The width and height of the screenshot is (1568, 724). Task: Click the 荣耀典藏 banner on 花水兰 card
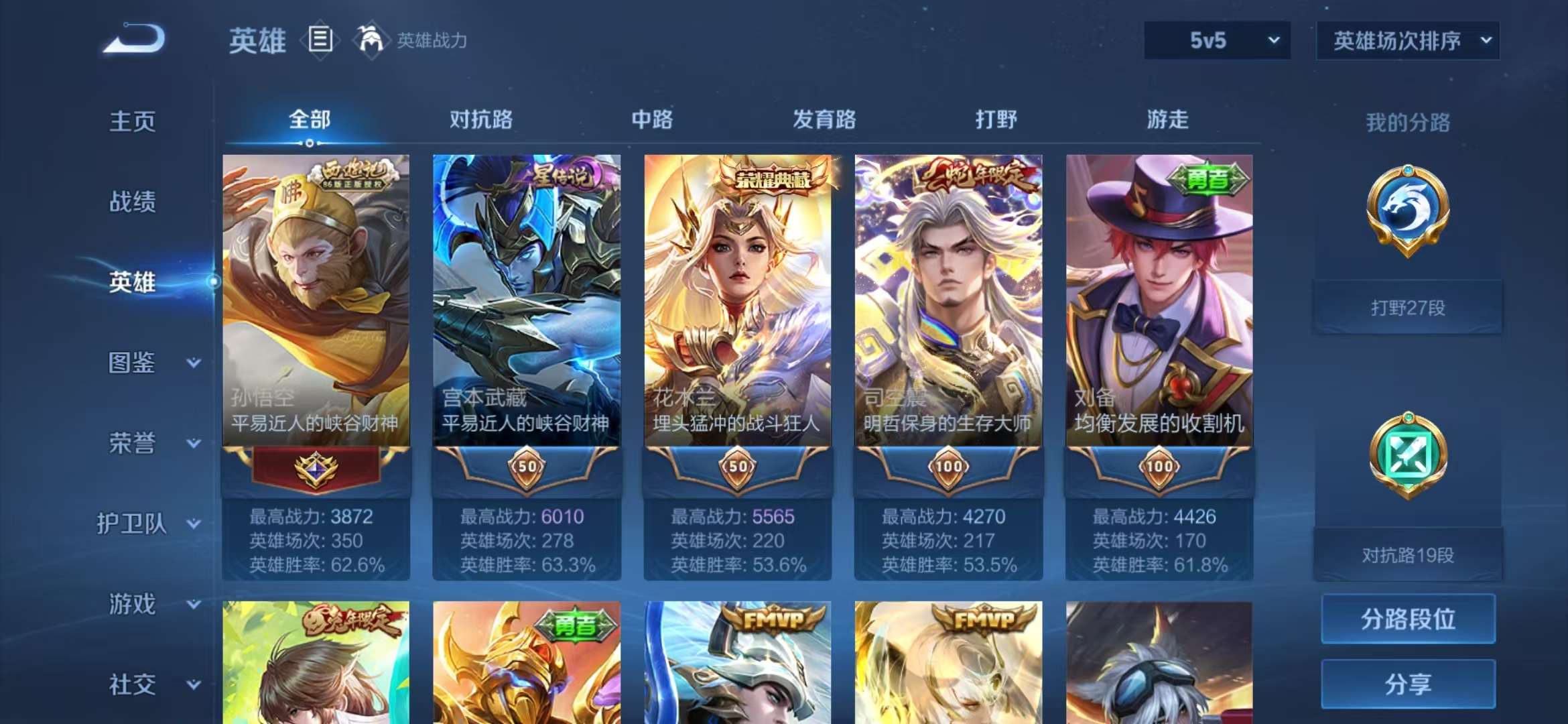(771, 180)
